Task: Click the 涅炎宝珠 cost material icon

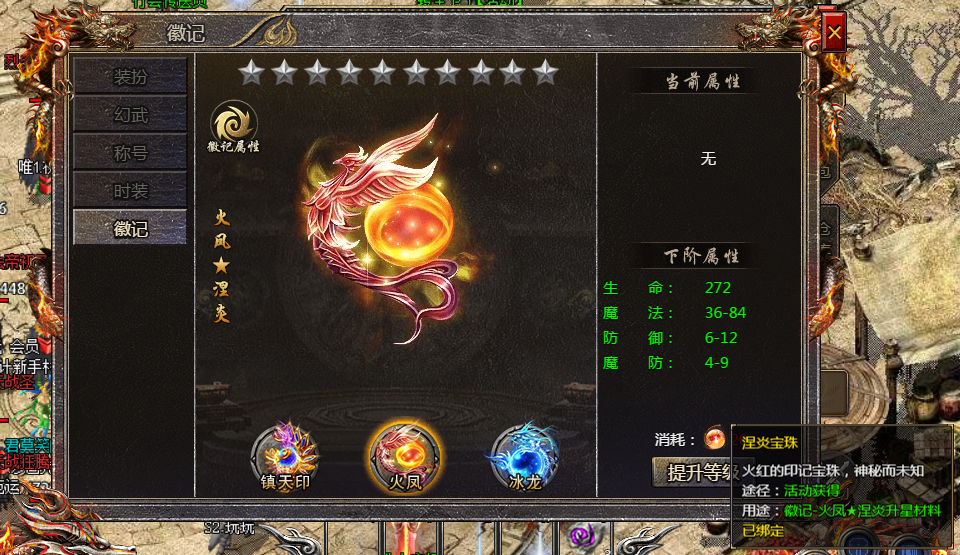Action: (x=715, y=438)
